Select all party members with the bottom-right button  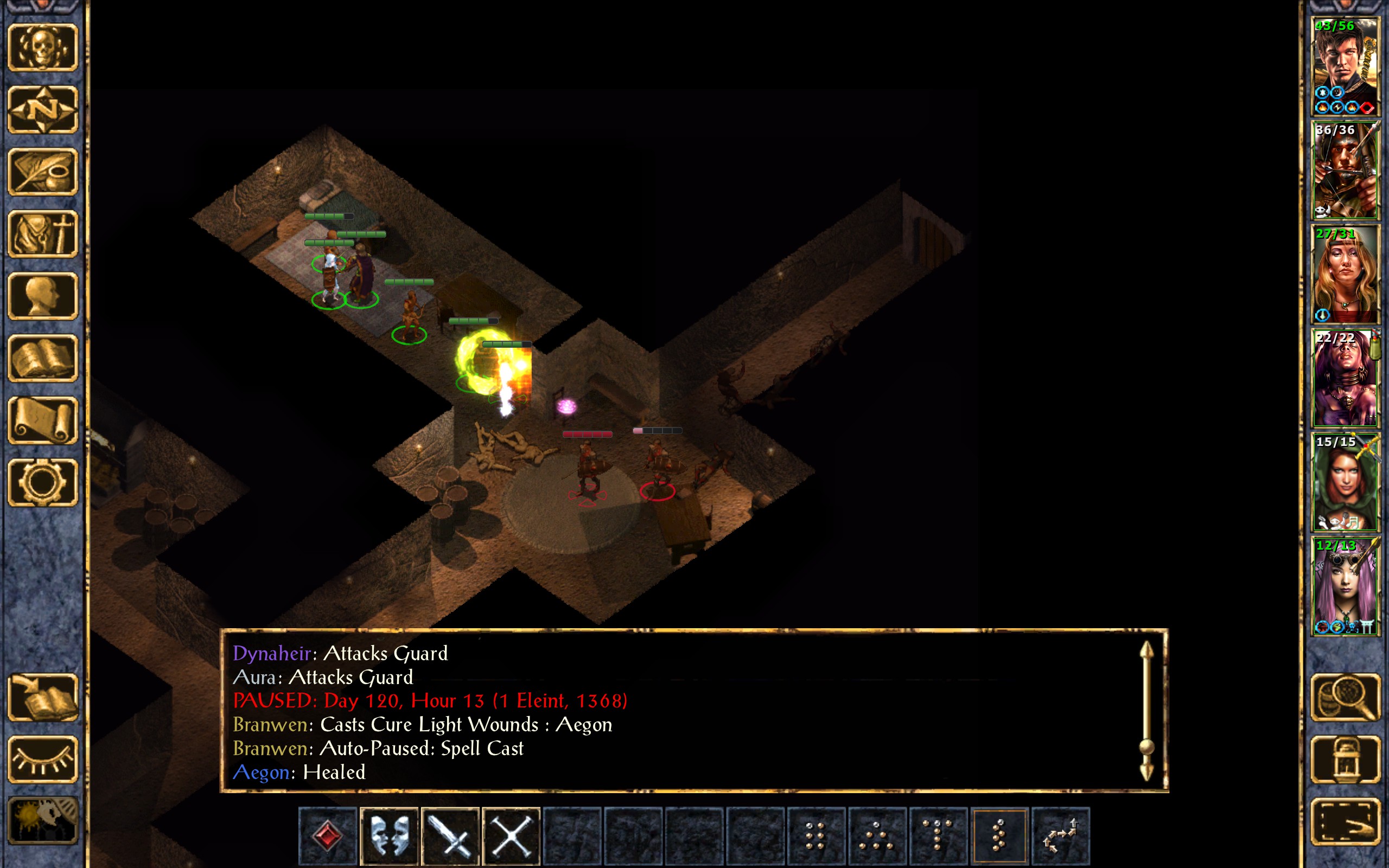[1346, 822]
